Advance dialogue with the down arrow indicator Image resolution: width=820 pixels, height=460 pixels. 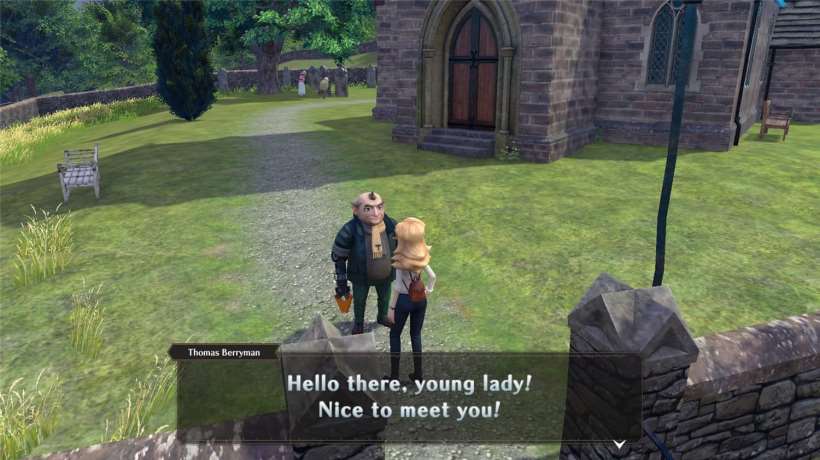tap(619, 442)
